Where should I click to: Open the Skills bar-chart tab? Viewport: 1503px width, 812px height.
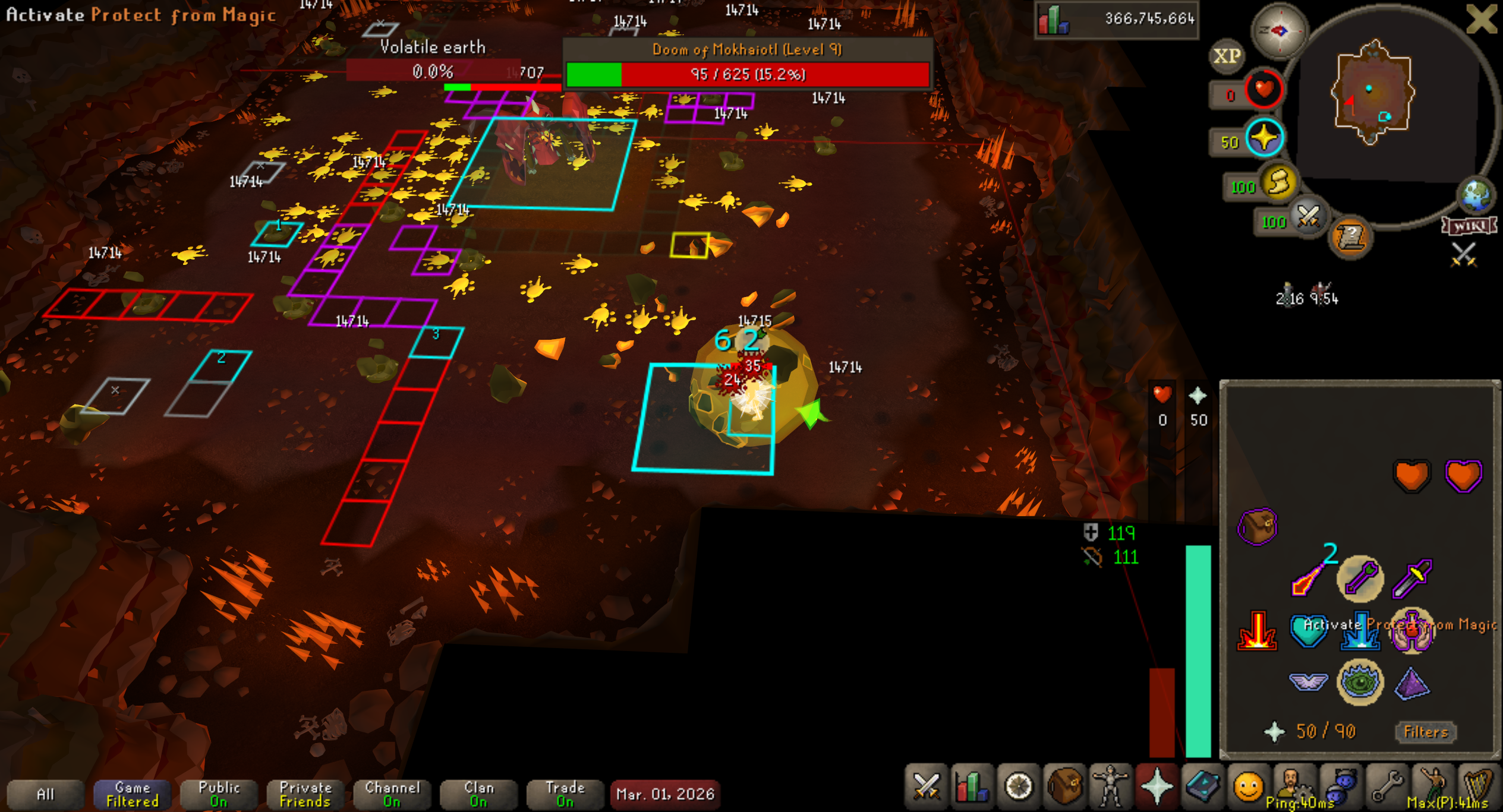[x=972, y=786]
